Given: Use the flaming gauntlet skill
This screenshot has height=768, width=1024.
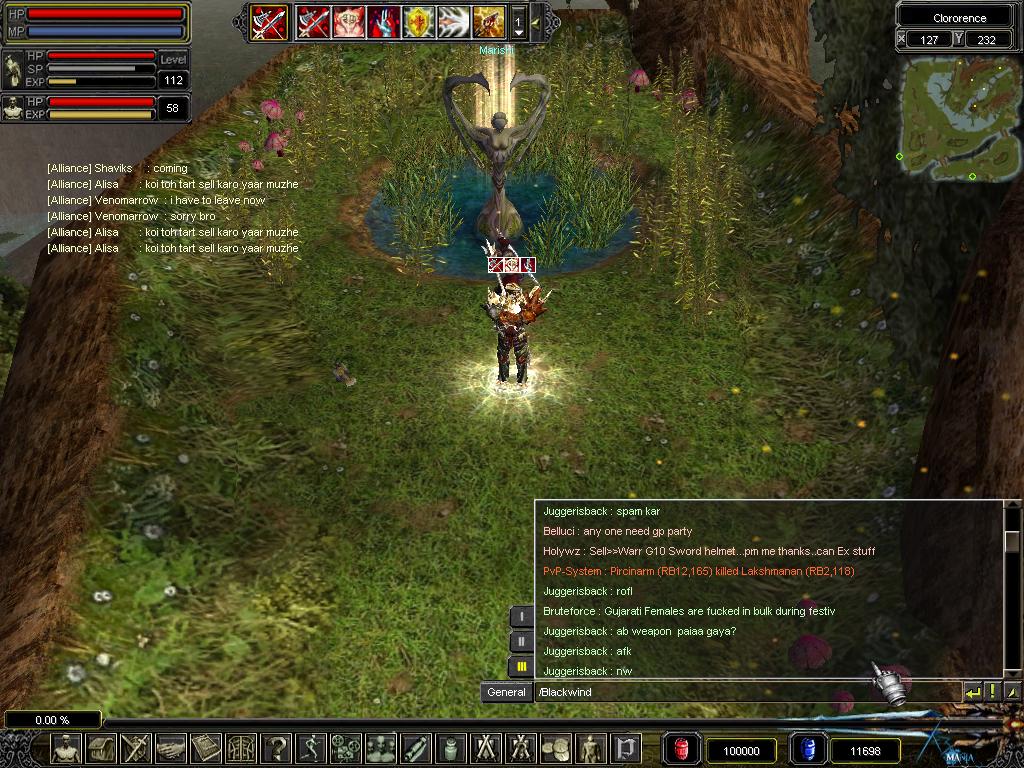Looking at the screenshot, I should click(x=488, y=21).
